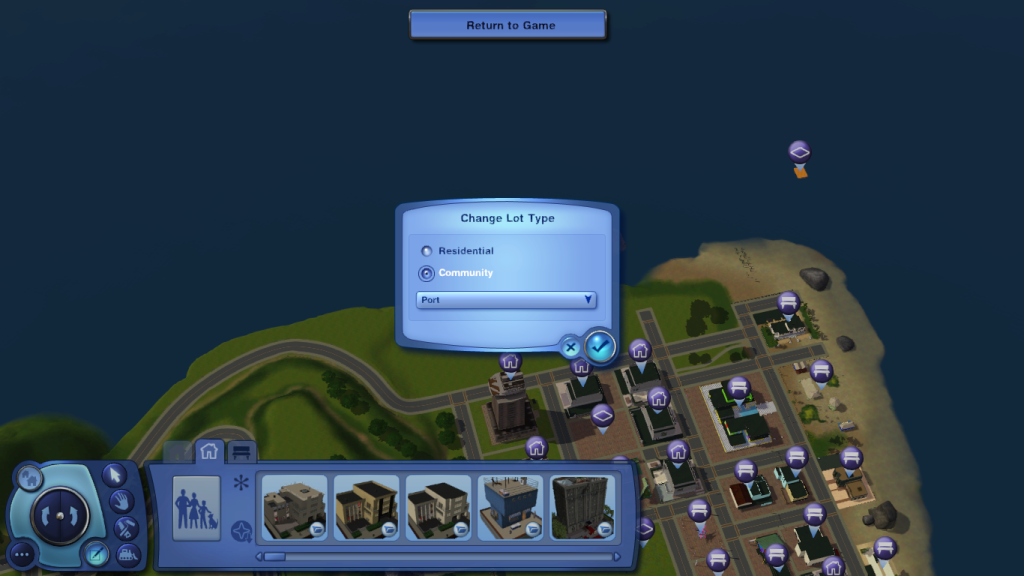This screenshot has height=576, width=1024.
Task: Choose the Community lot type option
Action: point(428,273)
